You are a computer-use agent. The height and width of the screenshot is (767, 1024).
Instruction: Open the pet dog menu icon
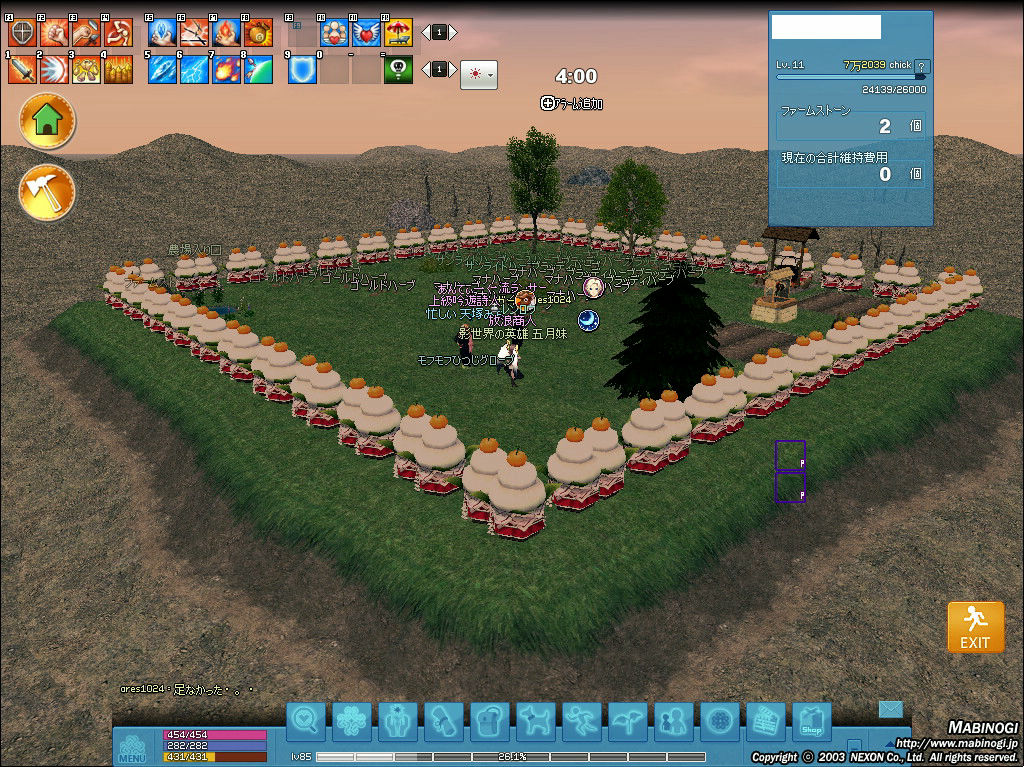[x=535, y=720]
